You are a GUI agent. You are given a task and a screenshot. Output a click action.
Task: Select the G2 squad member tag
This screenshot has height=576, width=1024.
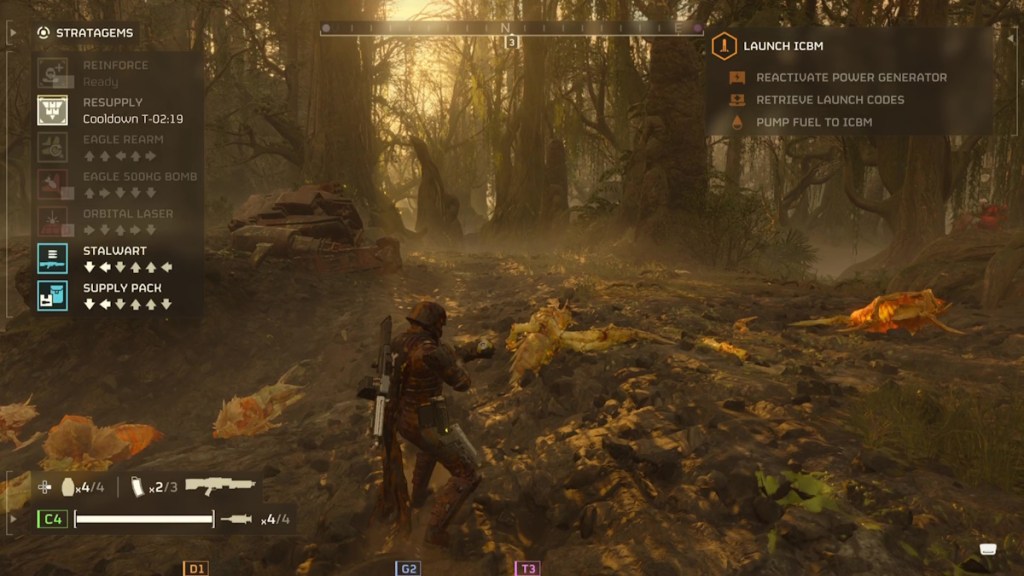[x=408, y=568]
